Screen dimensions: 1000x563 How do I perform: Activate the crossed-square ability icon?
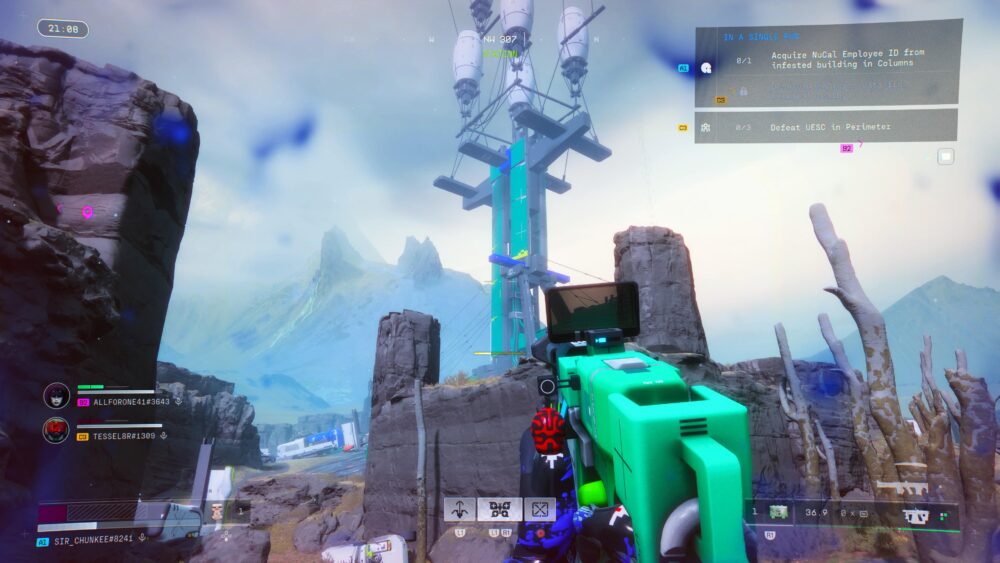pyautogui.click(x=539, y=510)
